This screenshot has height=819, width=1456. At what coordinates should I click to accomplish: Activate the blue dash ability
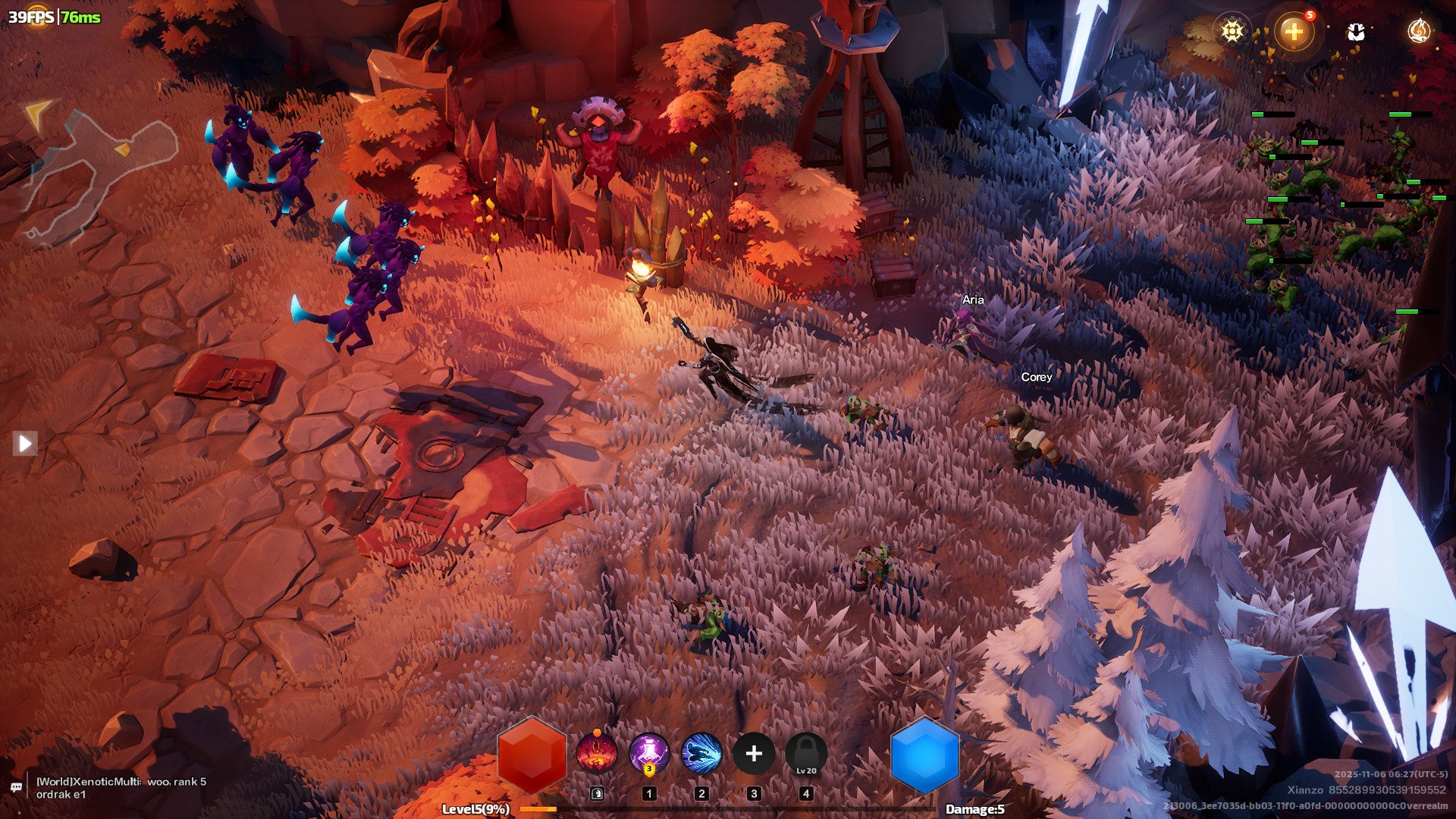click(x=701, y=753)
